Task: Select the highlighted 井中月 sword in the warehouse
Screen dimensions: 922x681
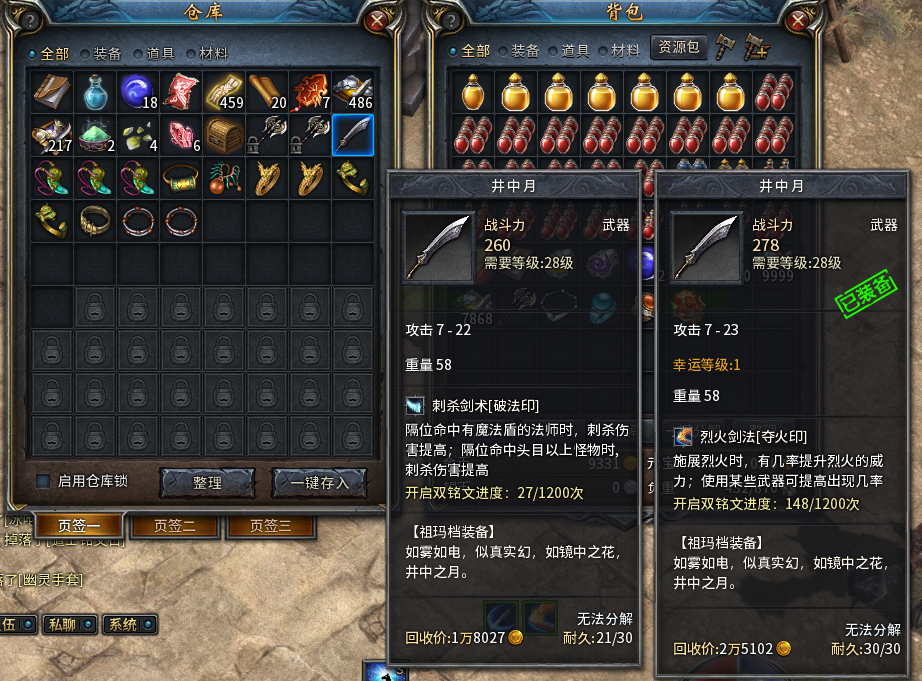Action: (x=352, y=133)
